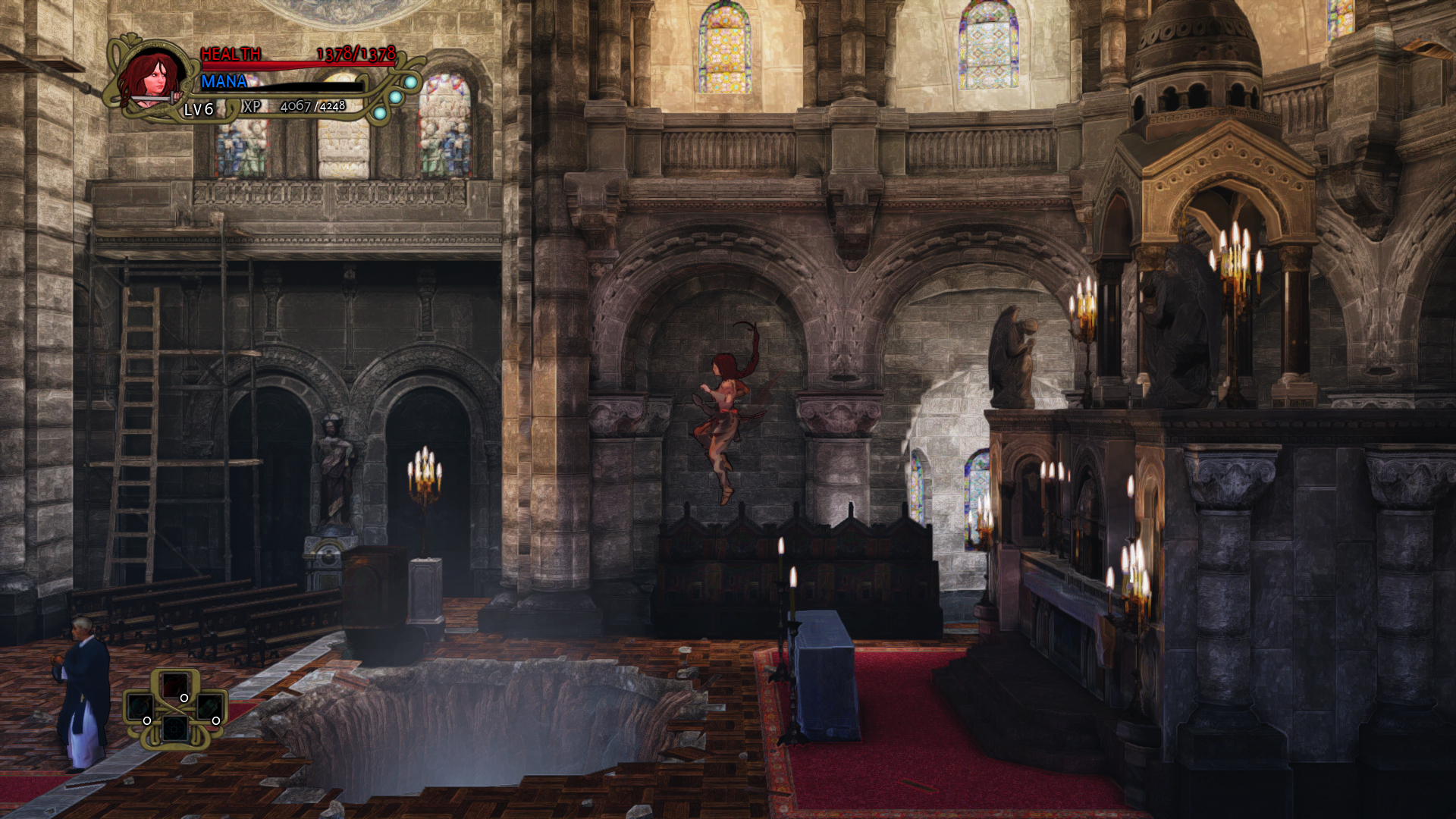Click the MANA label text
The height and width of the screenshot is (819, 1456).
(224, 81)
